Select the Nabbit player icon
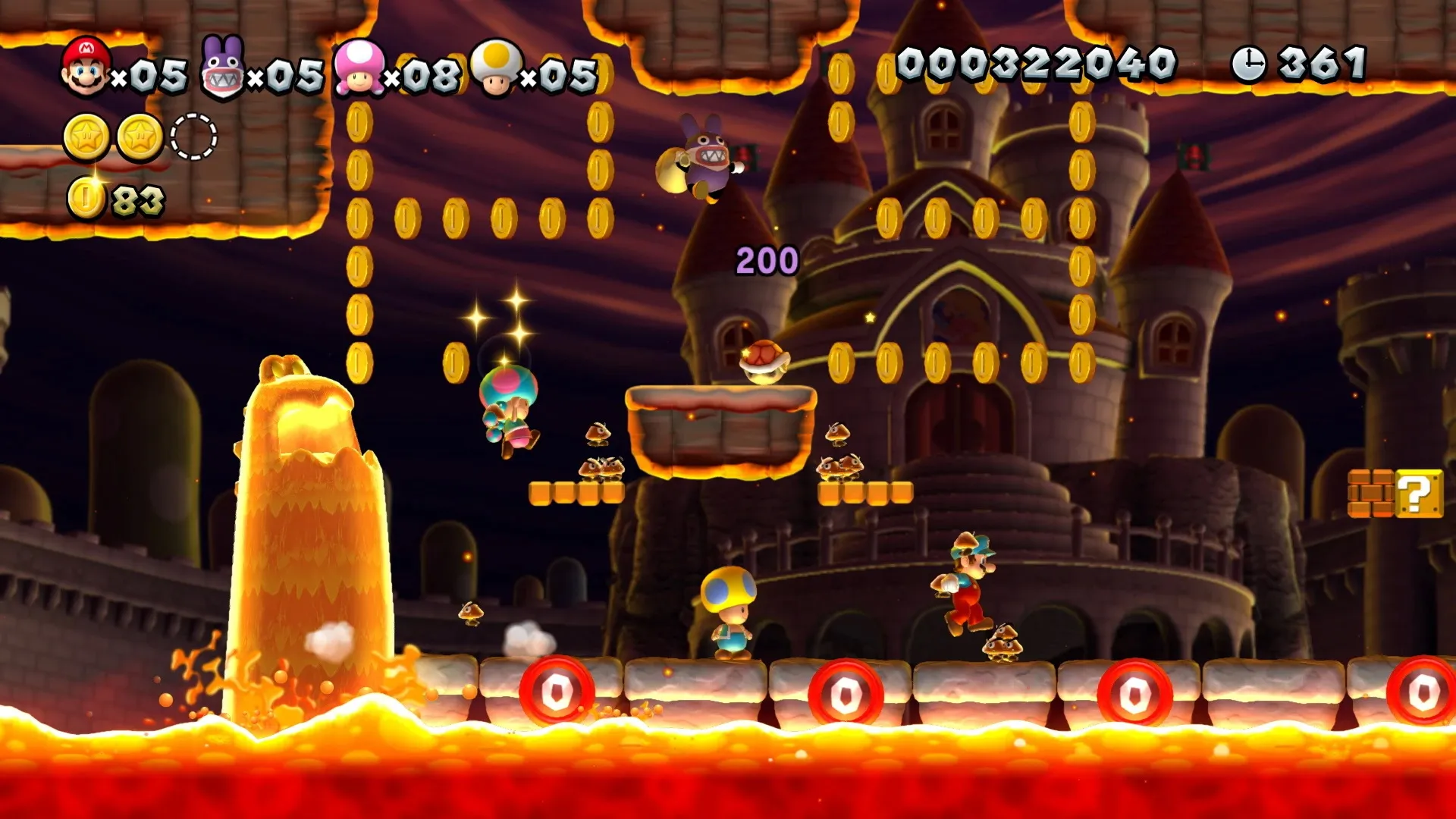 tap(223, 70)
